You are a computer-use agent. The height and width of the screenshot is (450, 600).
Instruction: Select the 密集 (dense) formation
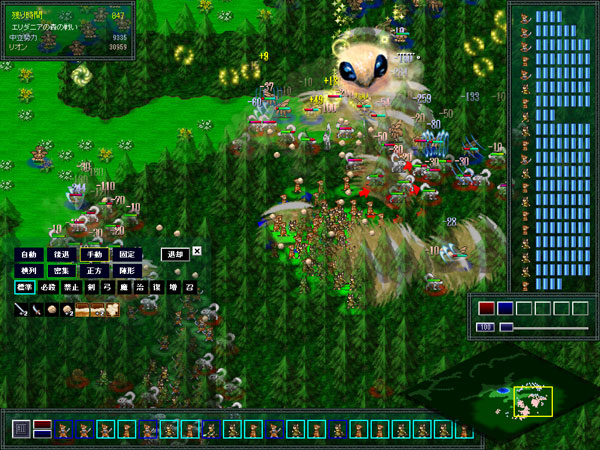(x=60, y=271)
